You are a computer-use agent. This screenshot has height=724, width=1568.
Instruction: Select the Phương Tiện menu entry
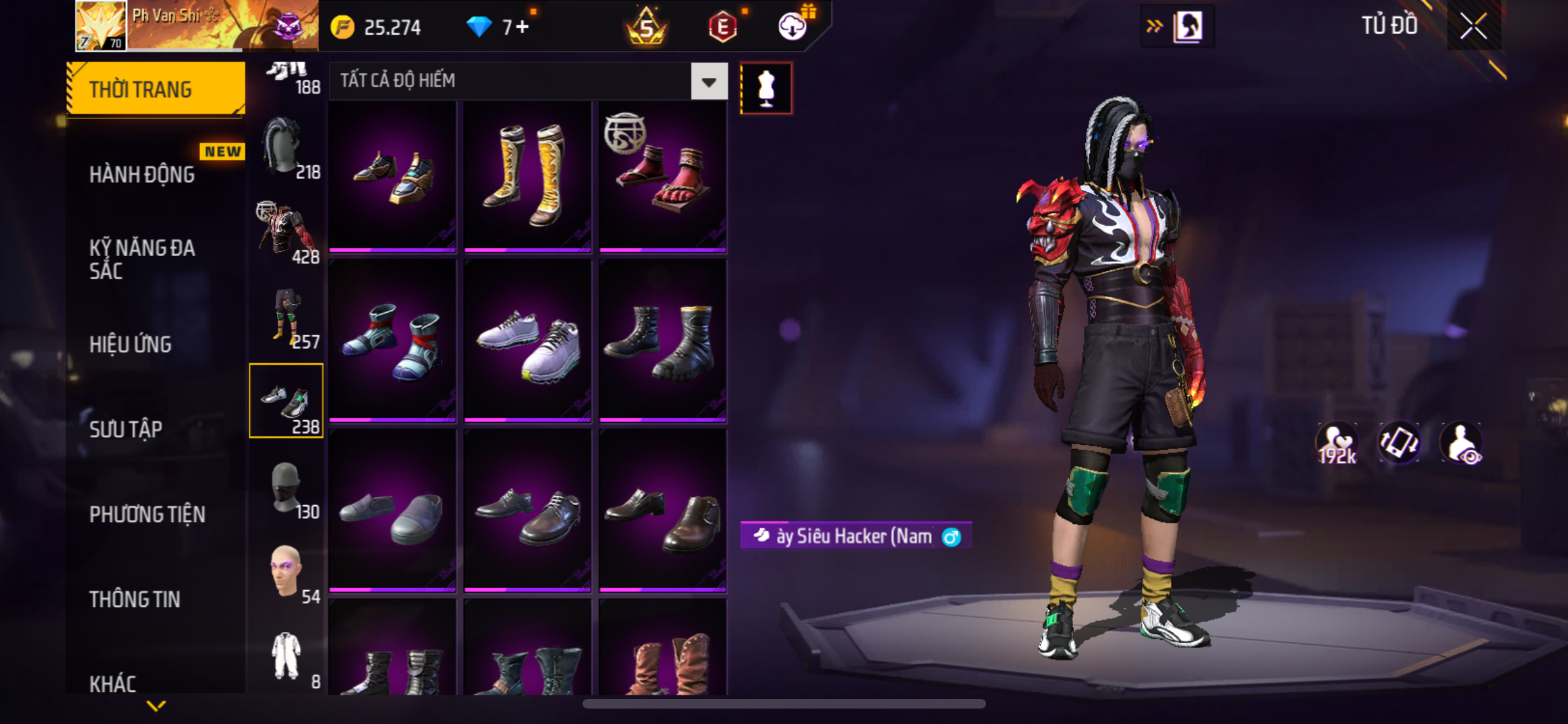pos(147,514)
